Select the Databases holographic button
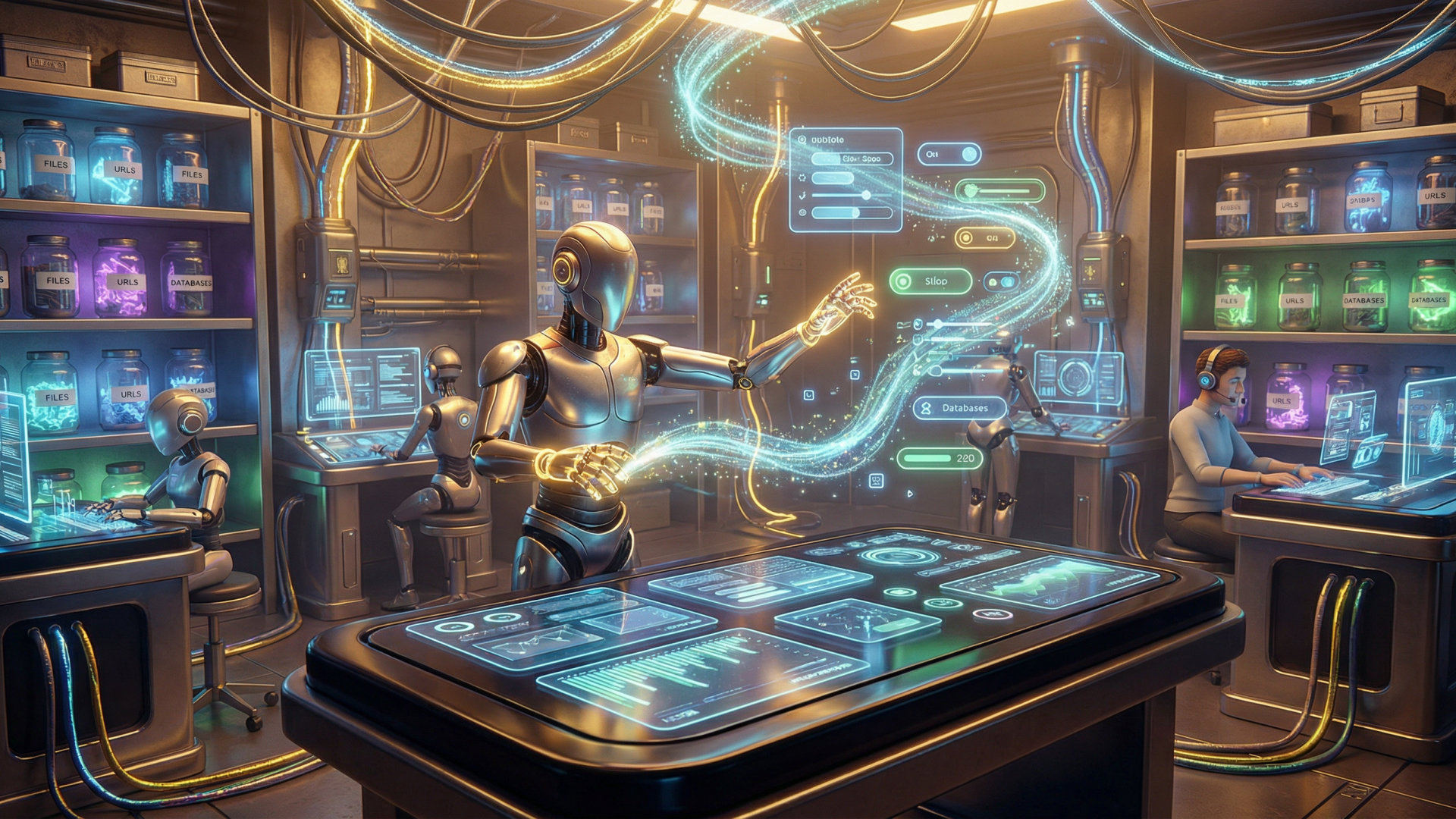The height and width of the screenshot is (819, 1456). tap(959, 408)
